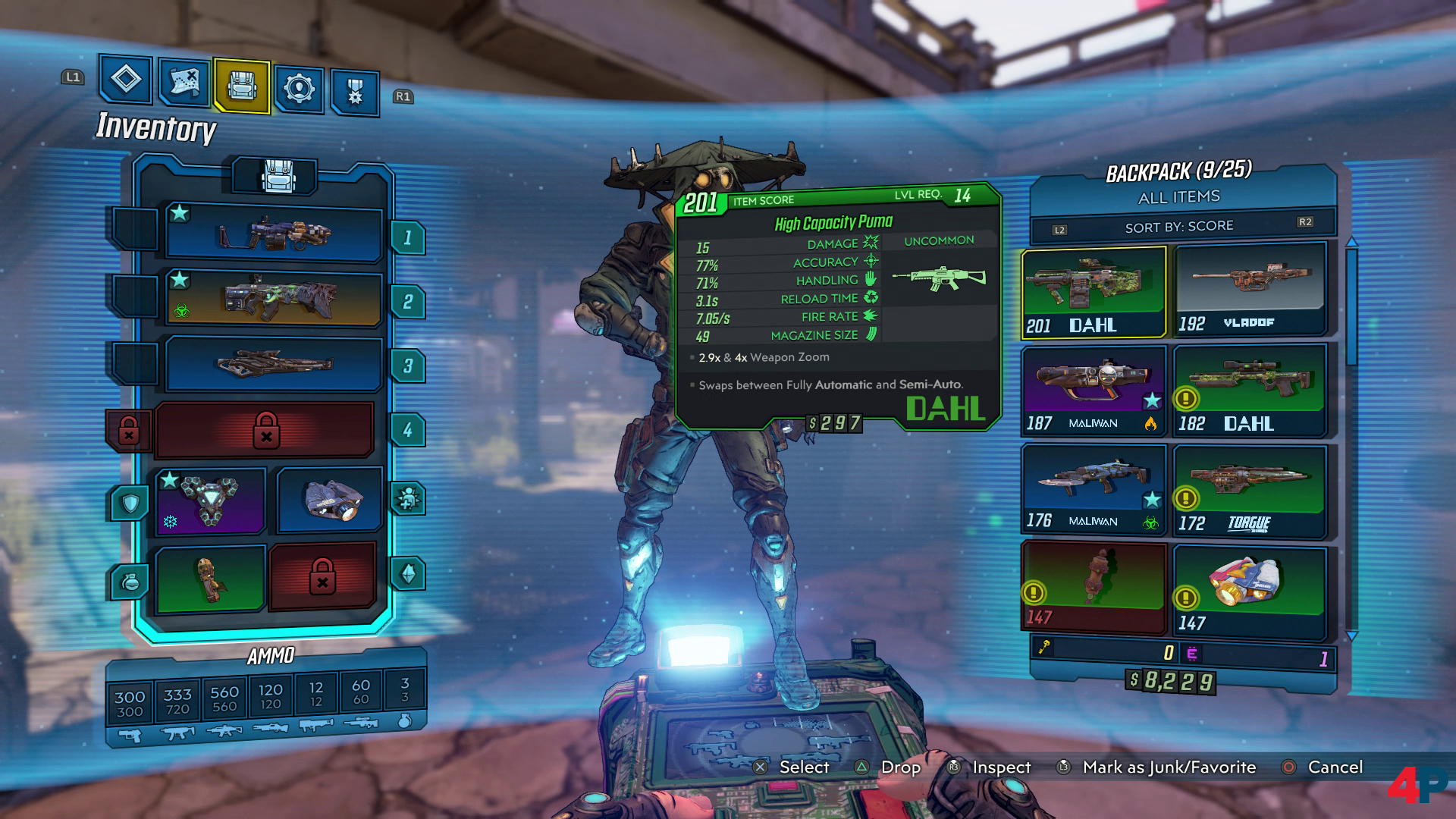Select the highlighted Inventory backpack tab
The image size is (1456, 819).
click(242, 86)
